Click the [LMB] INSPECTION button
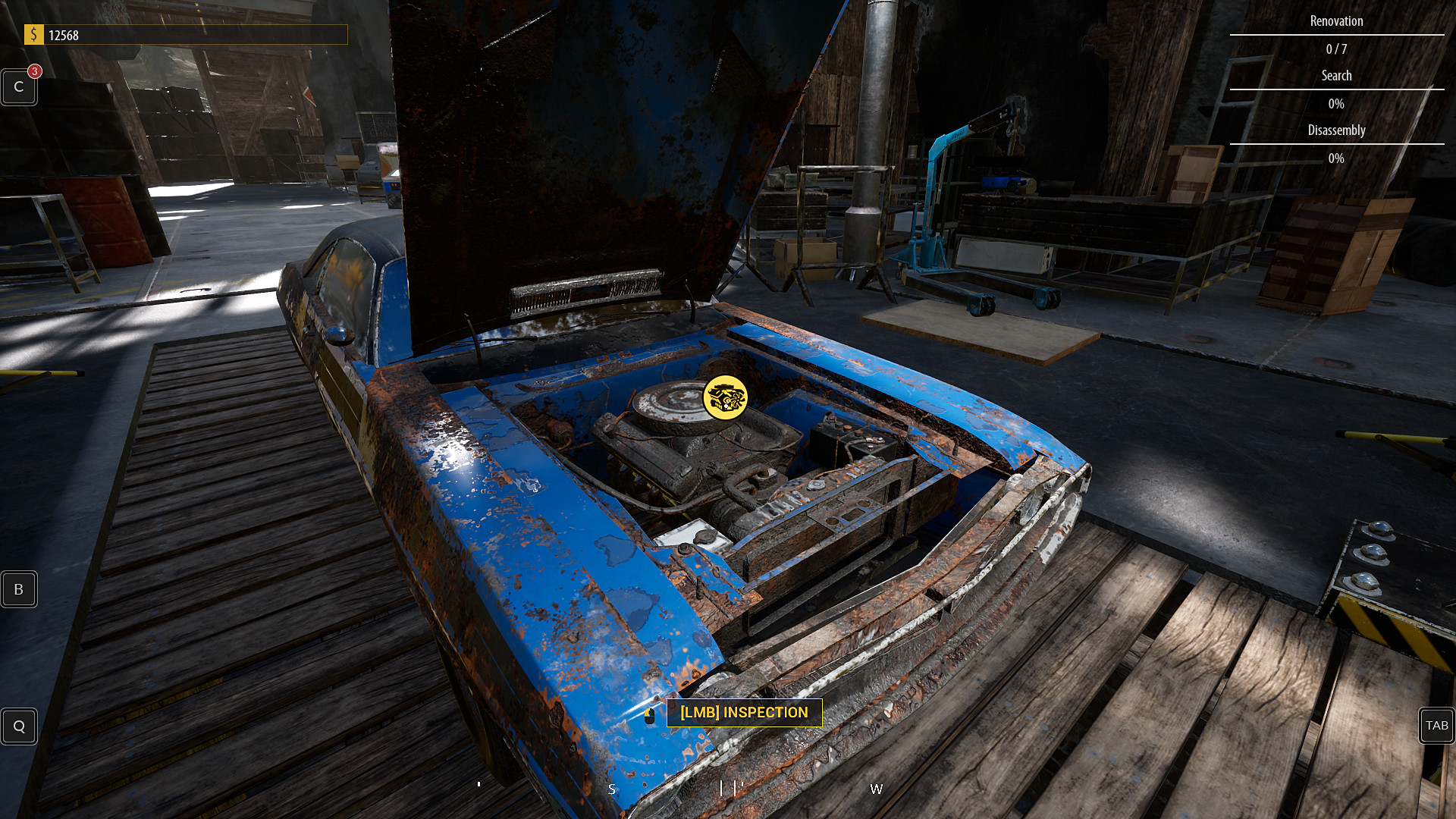This screenshot has width=1456, height=819. click(x=744, y=713)
